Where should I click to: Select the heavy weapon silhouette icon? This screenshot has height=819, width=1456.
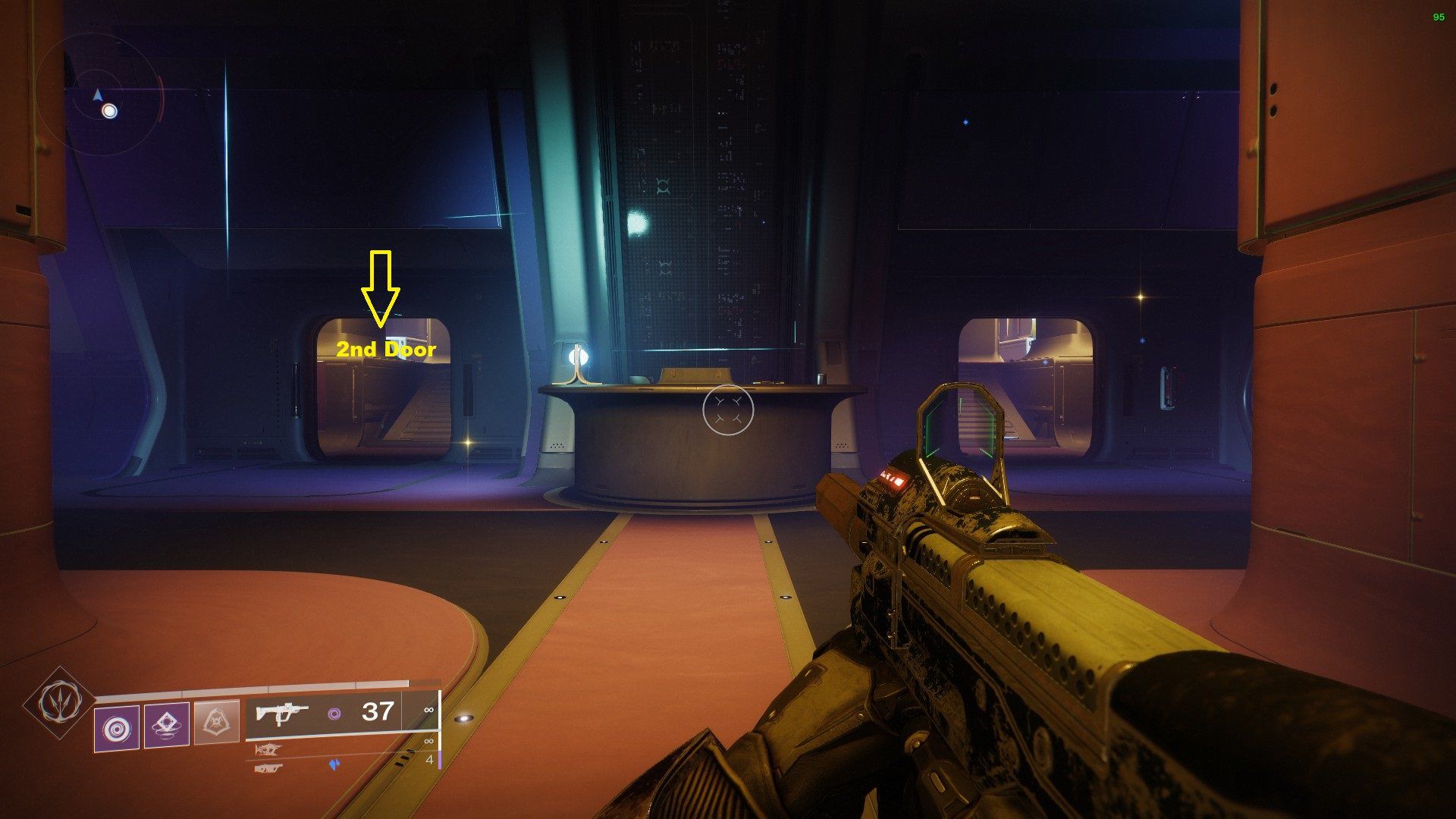[270, 767]
